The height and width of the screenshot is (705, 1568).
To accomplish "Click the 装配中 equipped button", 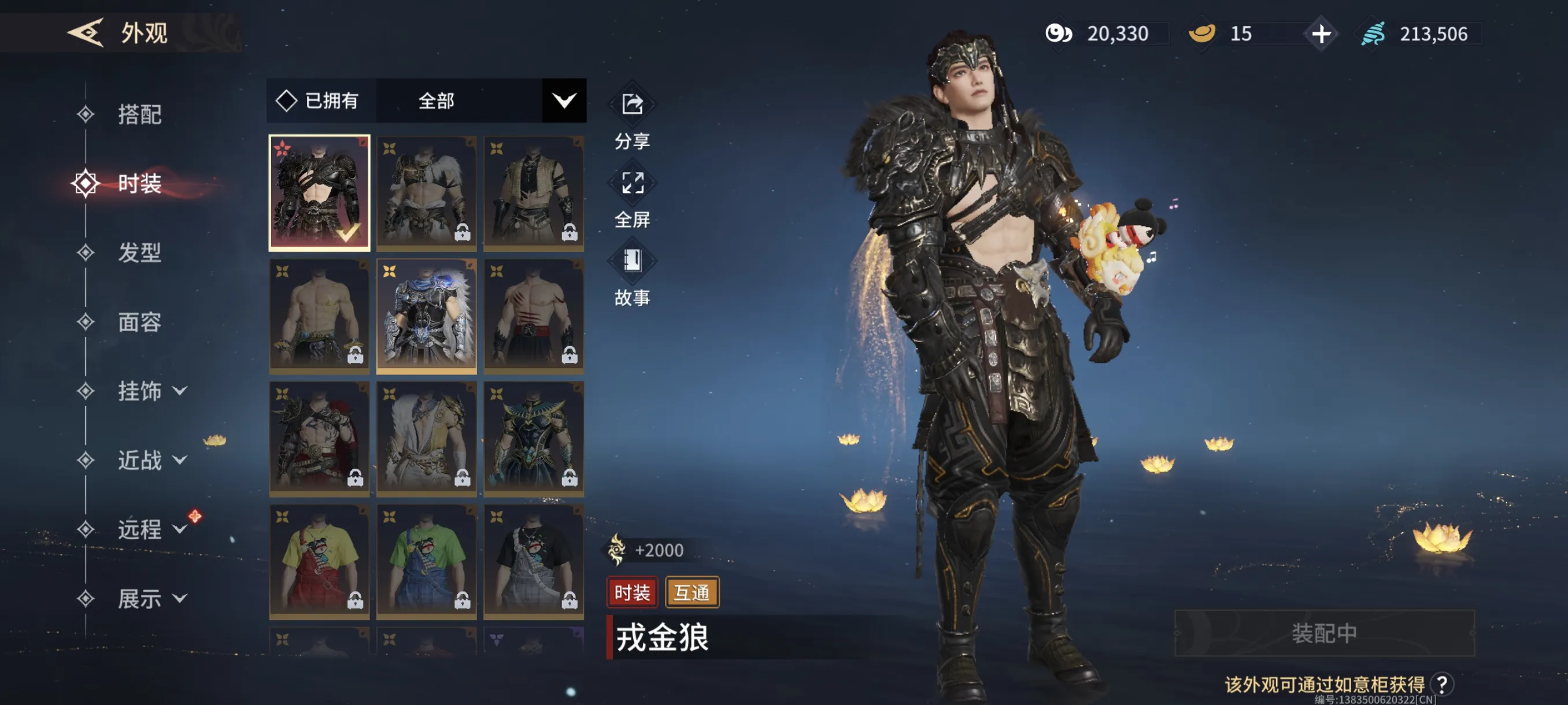I will (1324, 633).
